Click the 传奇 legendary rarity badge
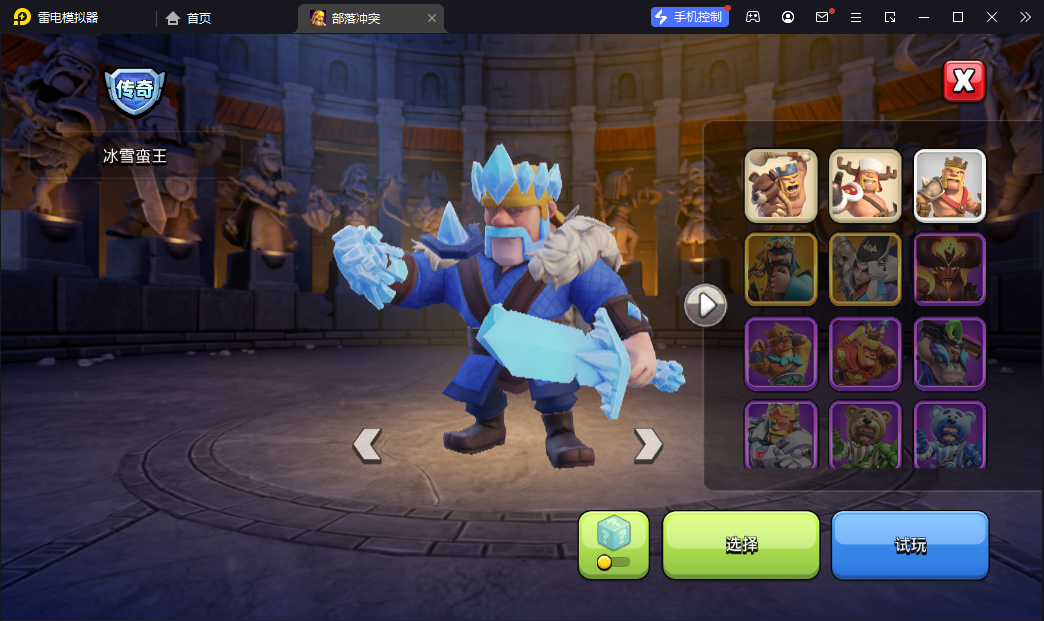The image size is (1044, 621). click(135, 90)
